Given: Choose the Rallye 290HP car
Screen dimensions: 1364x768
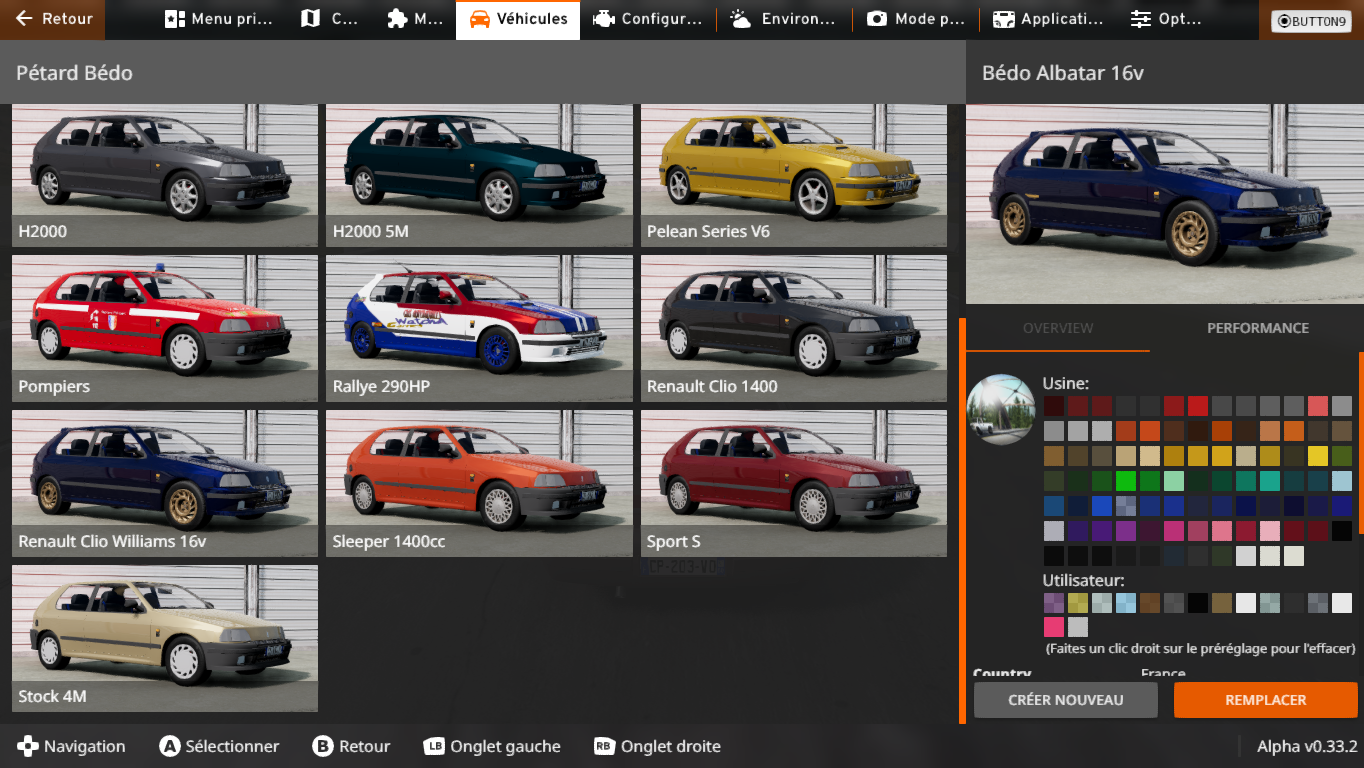Looking at the screenshot, I should (479, 329).
